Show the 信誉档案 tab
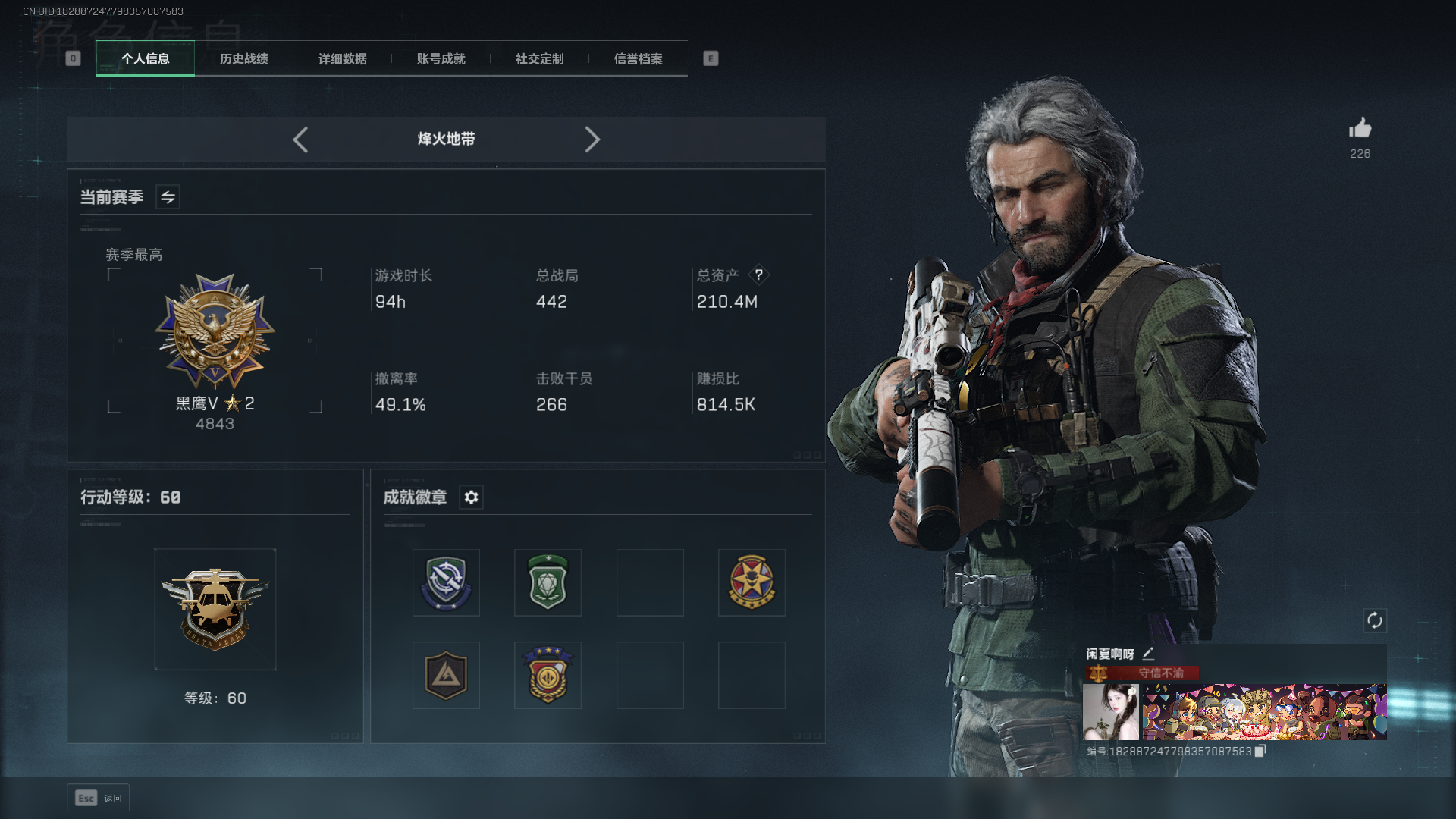Screen dimensions: 1456x819 click(x=638, y=59)
